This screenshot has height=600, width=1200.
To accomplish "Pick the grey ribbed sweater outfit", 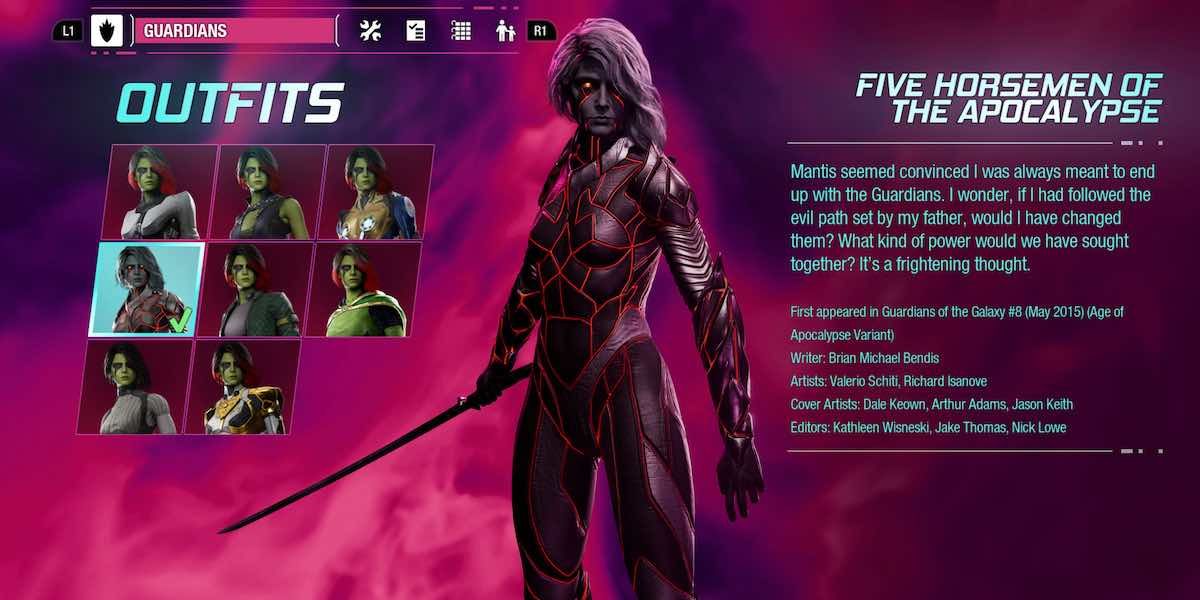I will pos(135,387).
